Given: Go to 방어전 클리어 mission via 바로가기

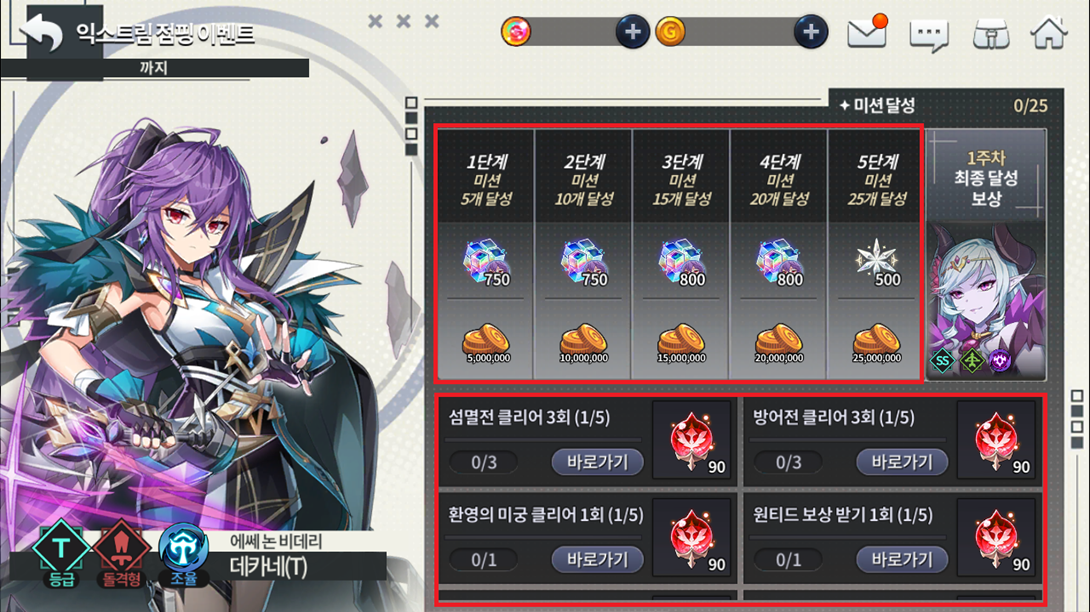Looking at the screenshot, I should pyautogui.click(x=901, y=462).
